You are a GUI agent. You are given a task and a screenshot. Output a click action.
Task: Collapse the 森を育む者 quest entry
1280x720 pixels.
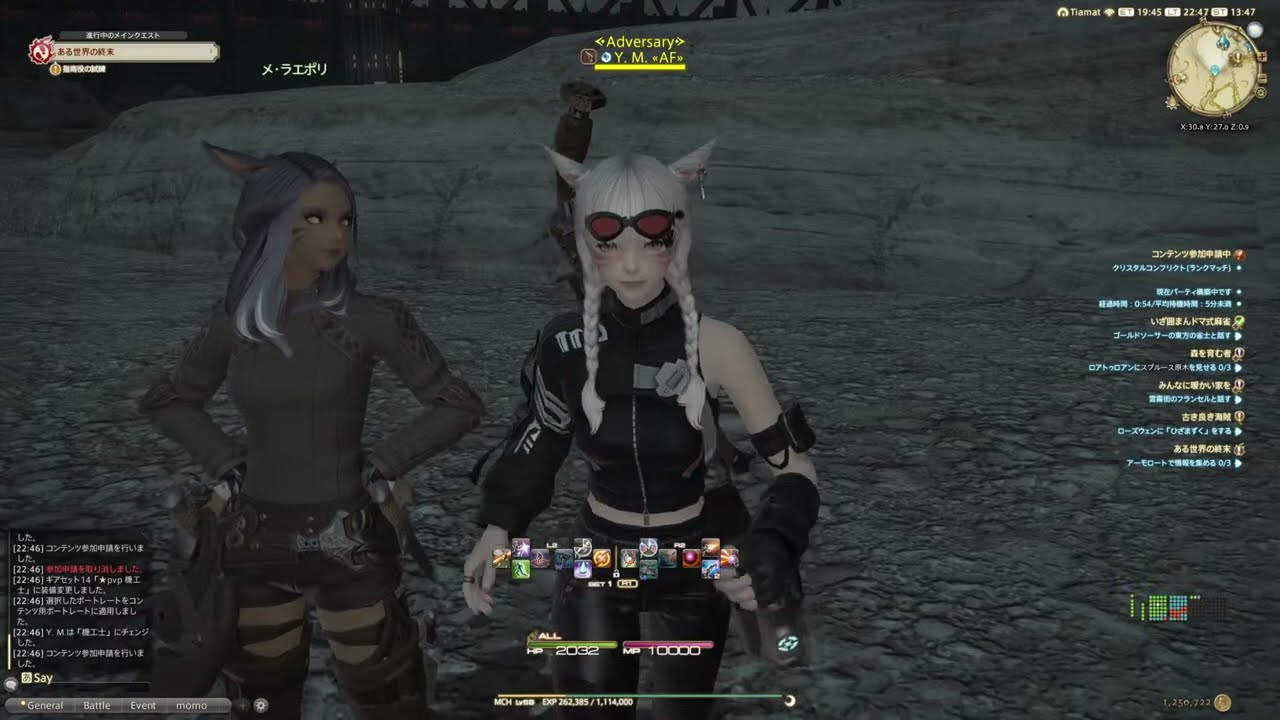(x=1240, y=352)
